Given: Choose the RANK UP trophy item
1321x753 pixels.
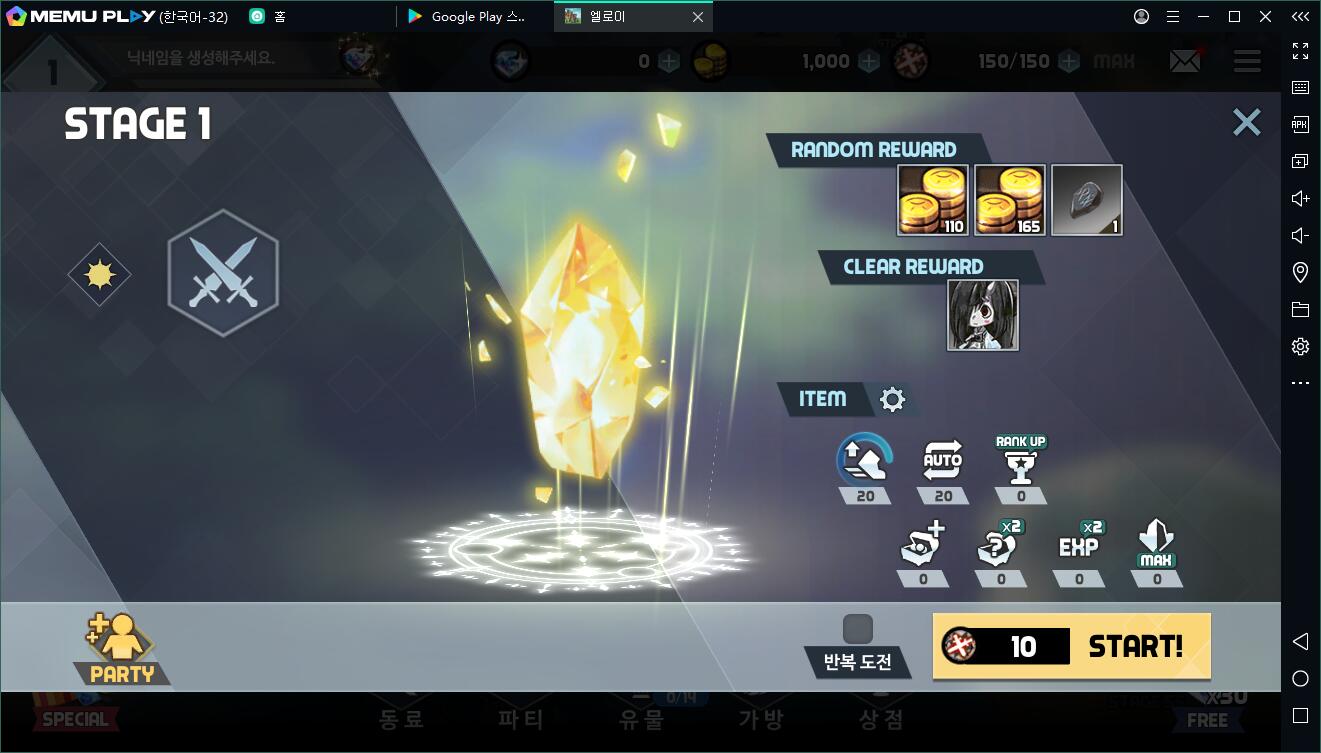Looking at the screenshot, I should [1021, 461].
